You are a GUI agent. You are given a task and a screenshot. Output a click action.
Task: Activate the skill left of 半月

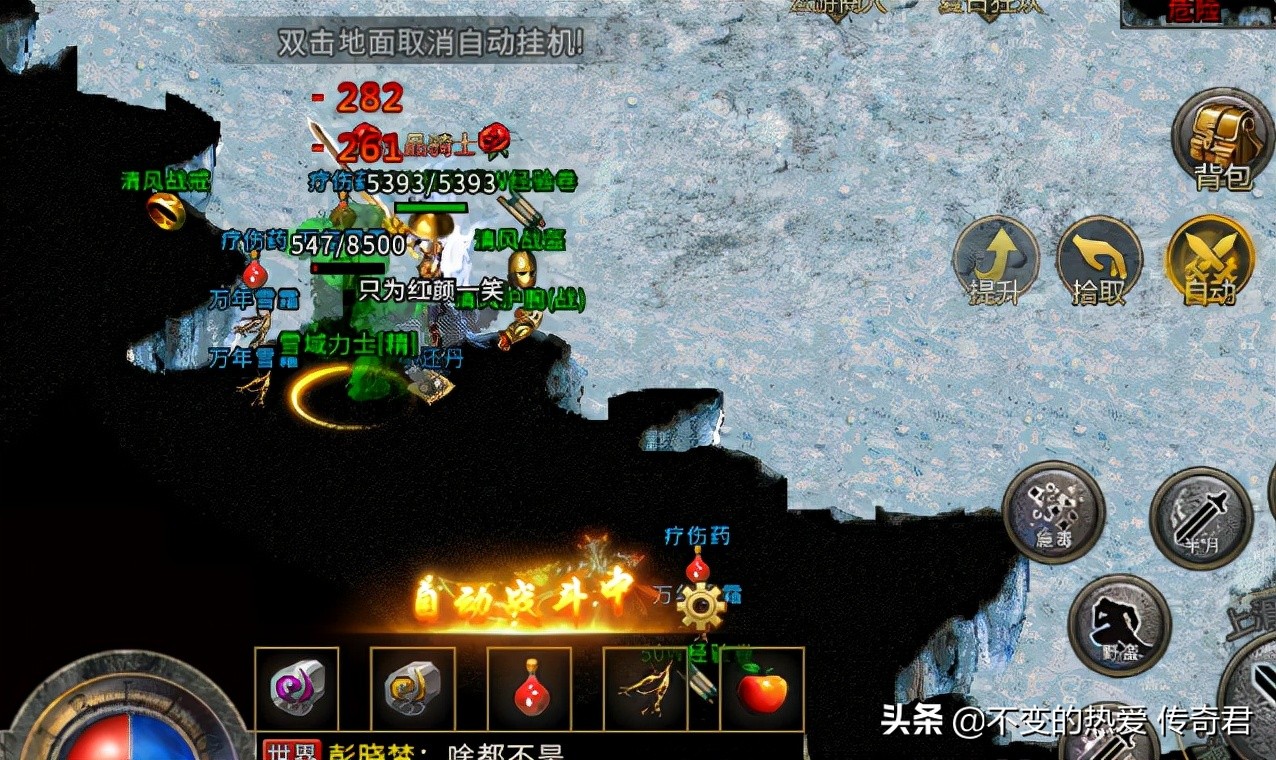point(1053,511)
